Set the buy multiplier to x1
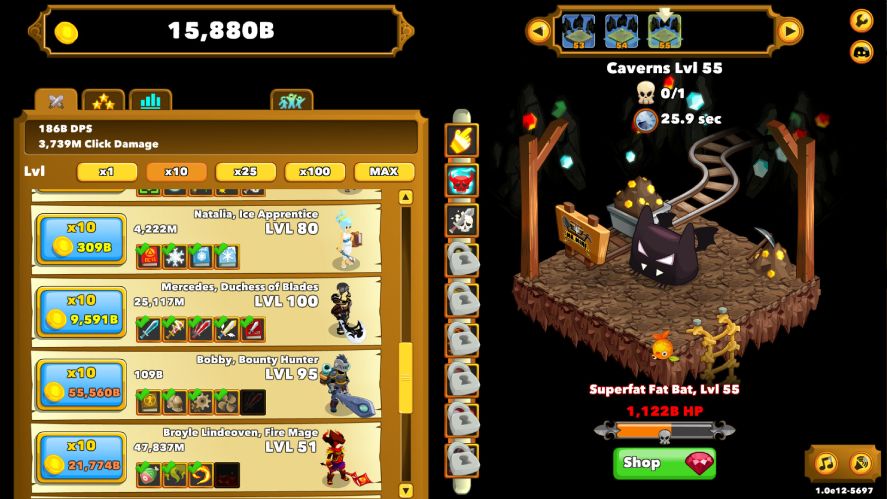887x499 pixels. coord(107,172)
